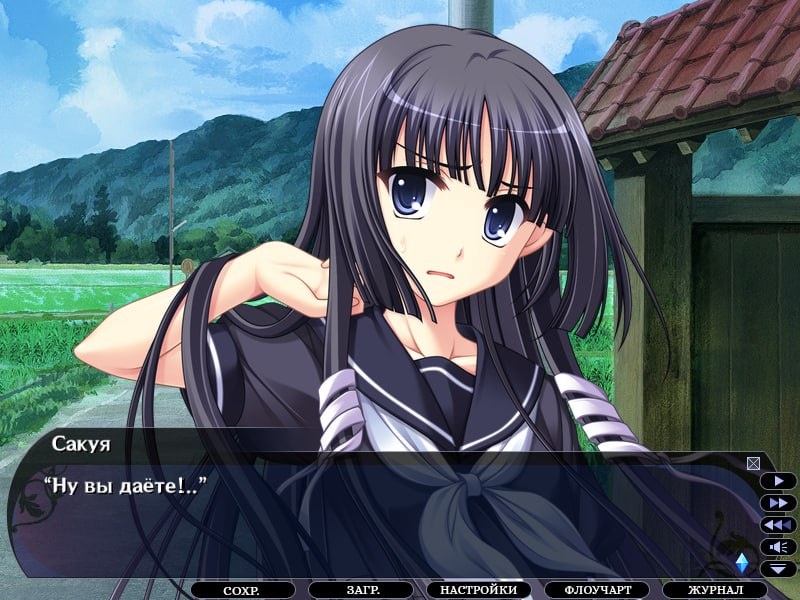Open the ЖУРНАЛ text log

point(714,591)
